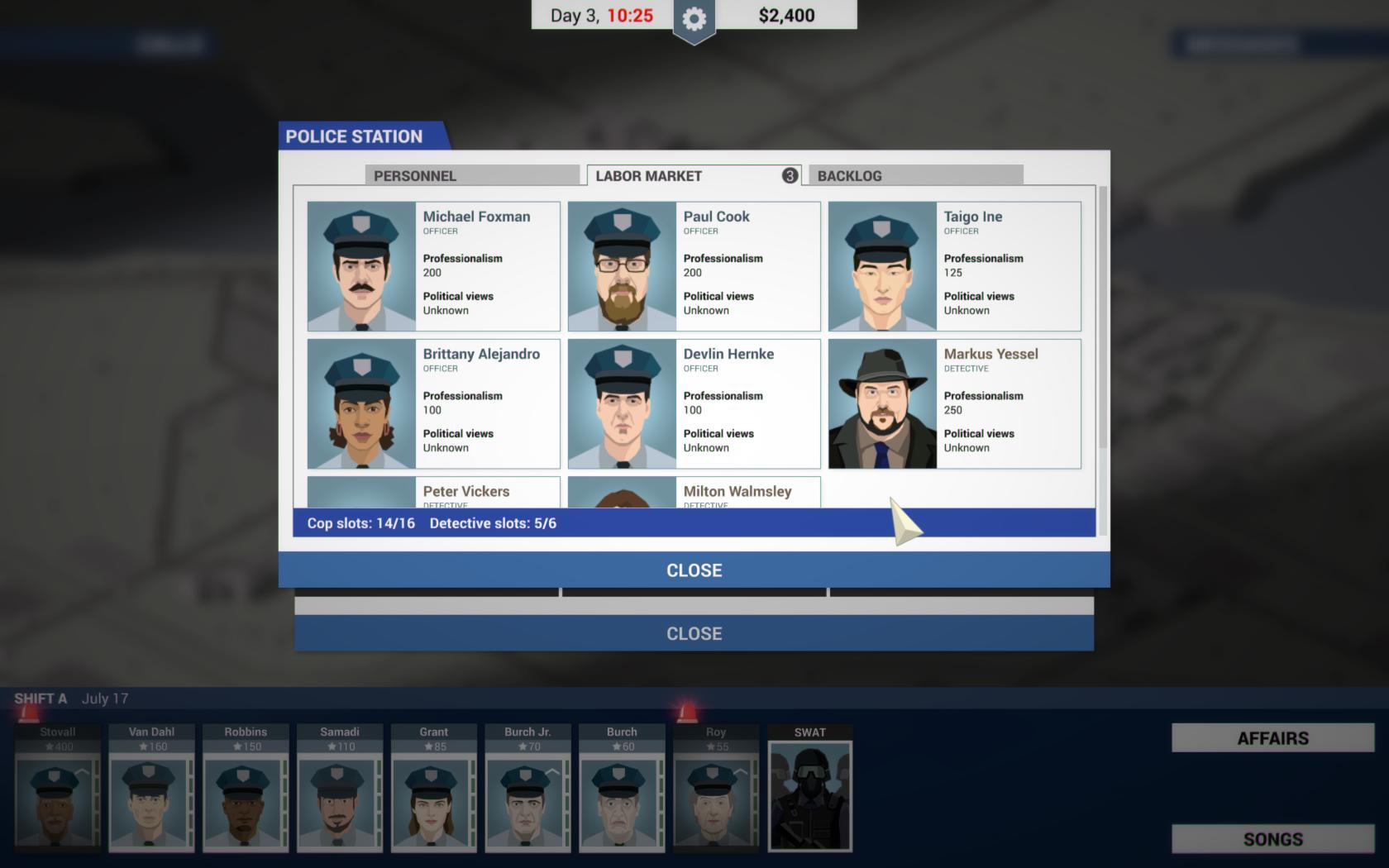Switch to the Personnel tab
Viewport: 1389px width, 868px height.
[471, 175]
